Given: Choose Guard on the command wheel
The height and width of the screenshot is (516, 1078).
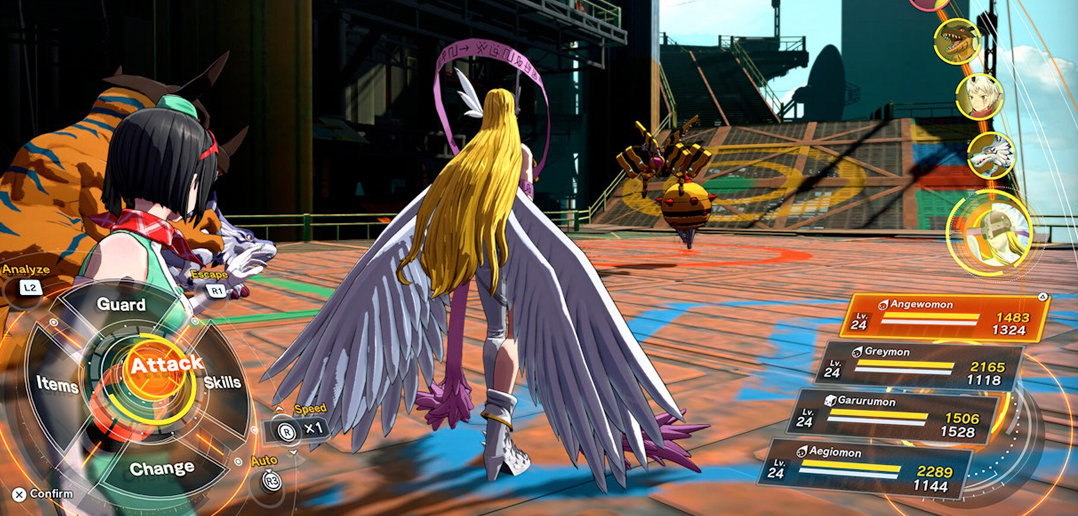Looking at the screenshot, I should [x=121, y=304].
